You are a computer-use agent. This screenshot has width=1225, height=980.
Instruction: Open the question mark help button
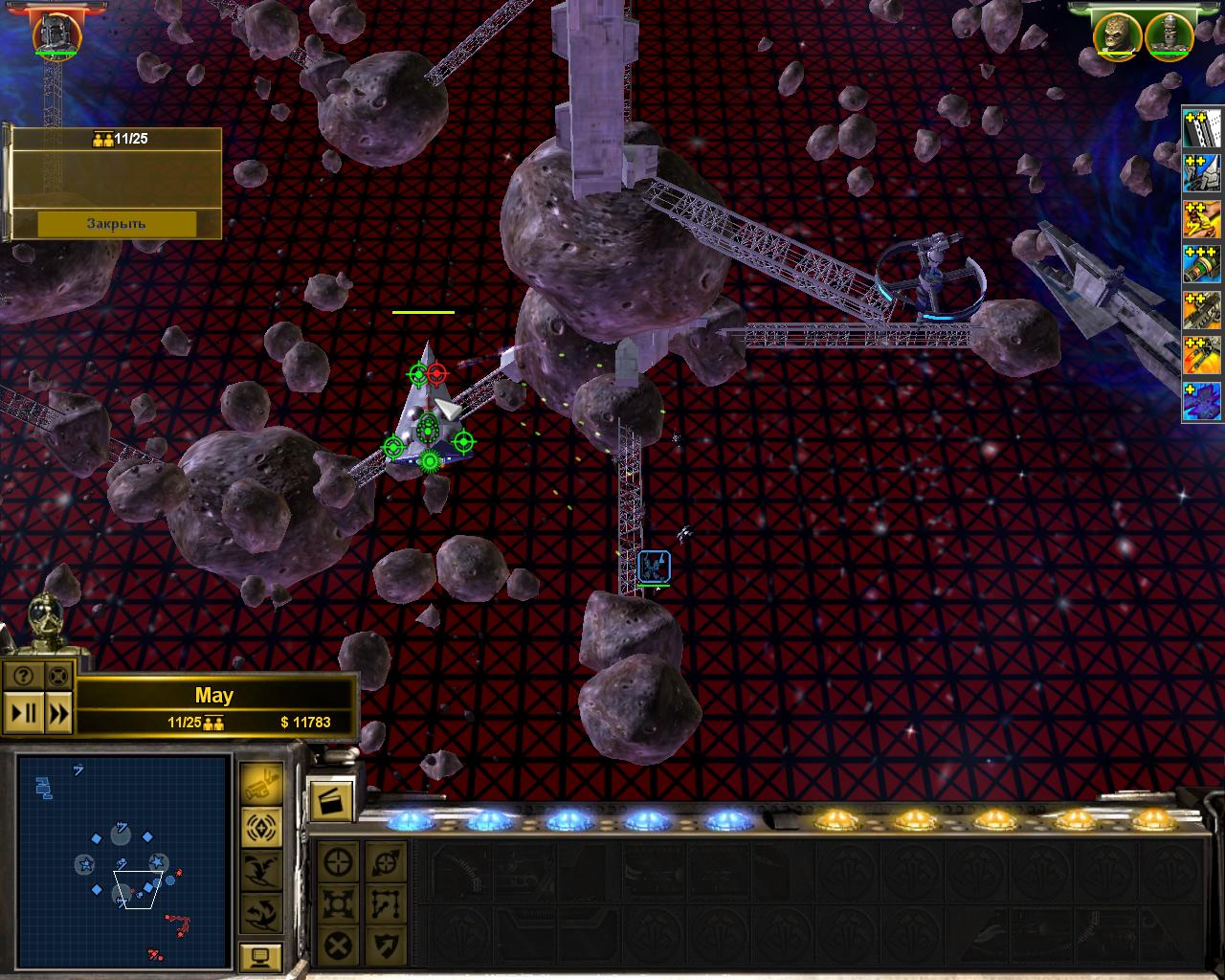[x=23, y=676]
